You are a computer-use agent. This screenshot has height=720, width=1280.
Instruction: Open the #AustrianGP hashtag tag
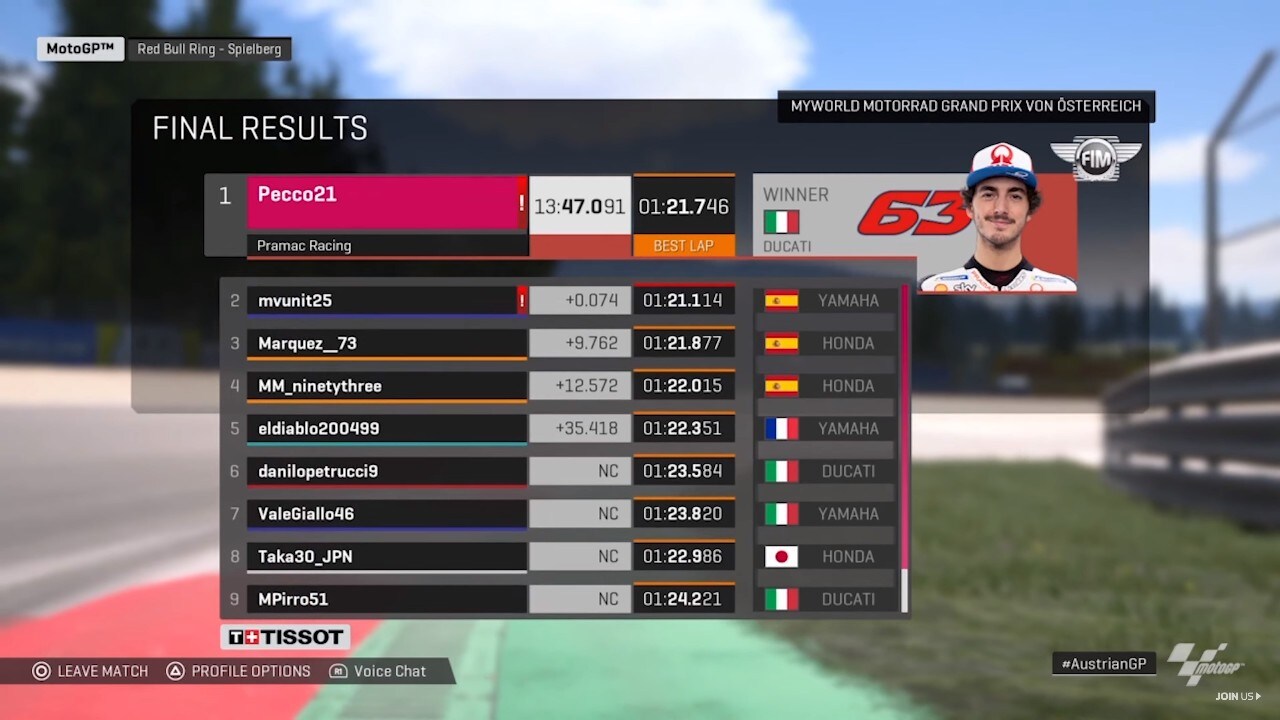1103,663
